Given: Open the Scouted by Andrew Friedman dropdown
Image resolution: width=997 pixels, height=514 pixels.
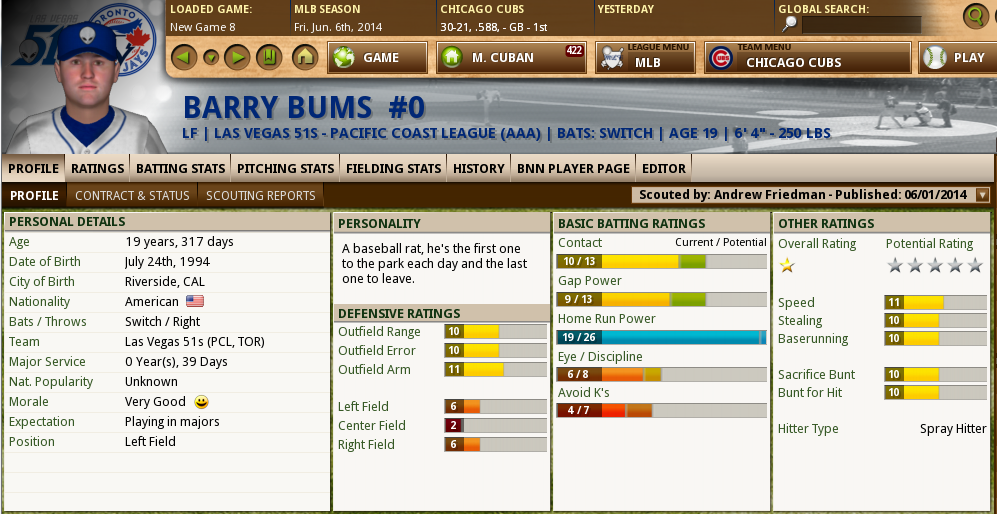Looking at the screenshot, I should (982, 195).
